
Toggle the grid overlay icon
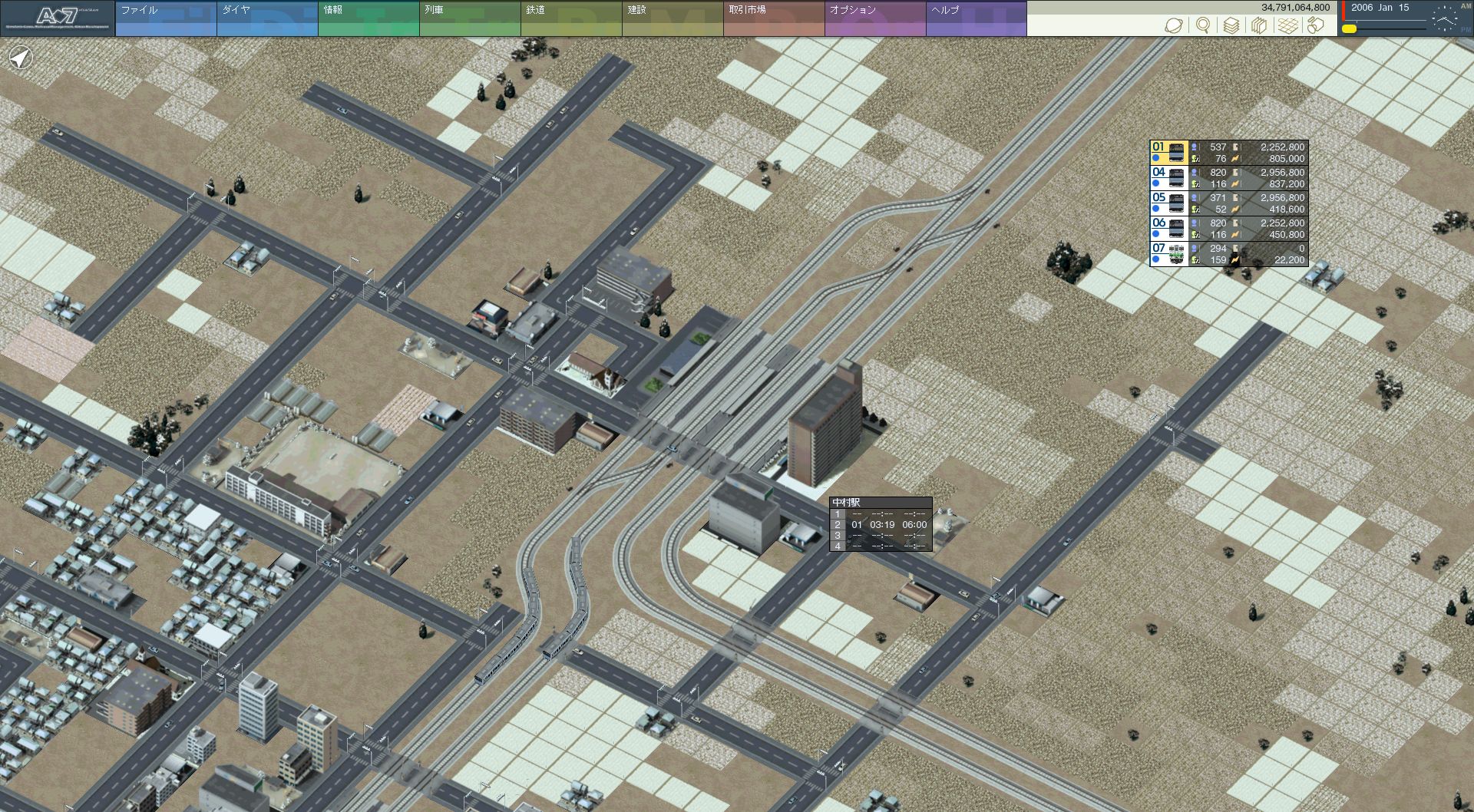pyautogui.click(x=1287, y=25)
